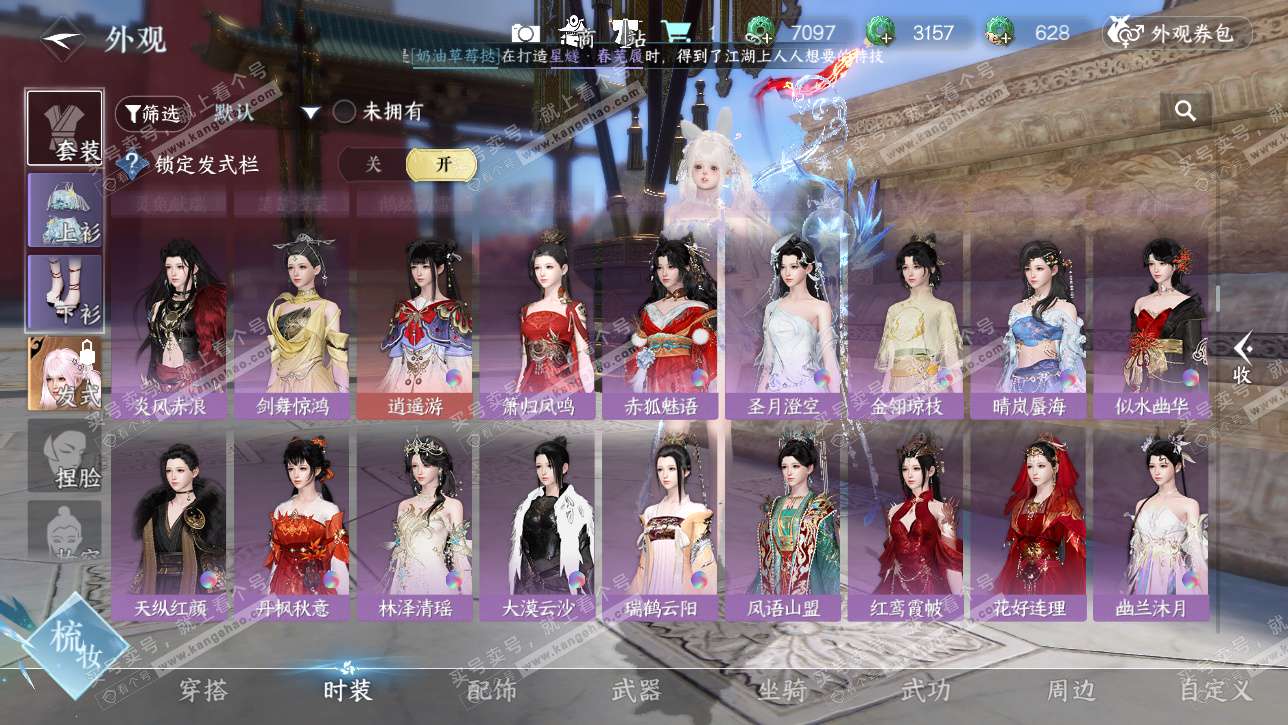This screenshot has height=725, width=1288.
Task: Switch to the 坐骑 mount tab
Action: (781, 690)
